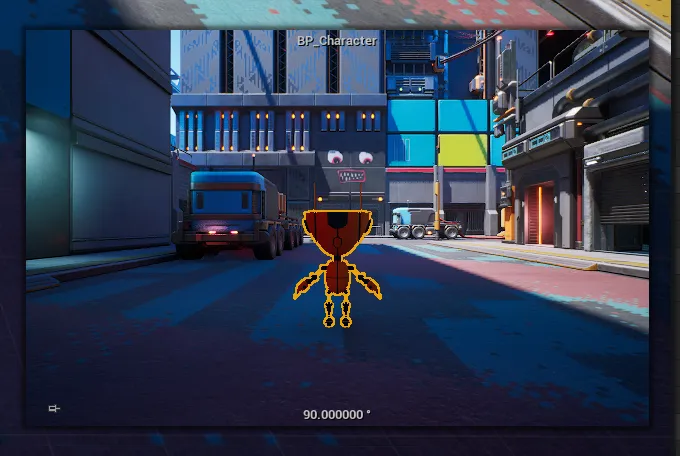
Task: Pin the BP_Character camera preview
Action: click(54, 408)
